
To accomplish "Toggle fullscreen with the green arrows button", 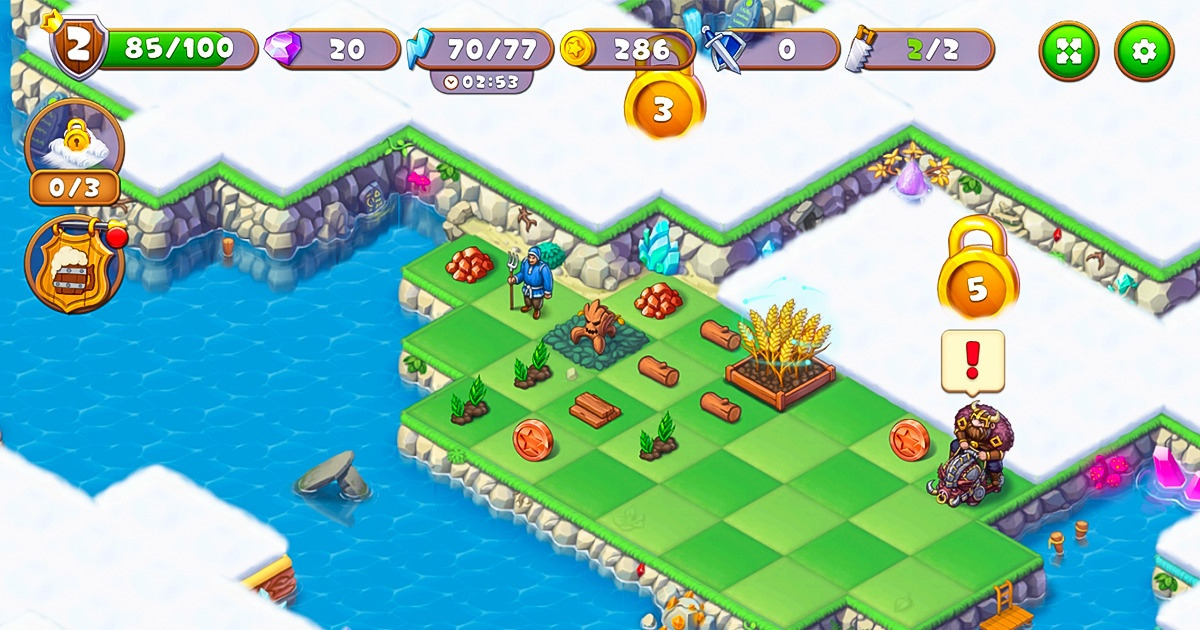I will tap(1069, 51).
